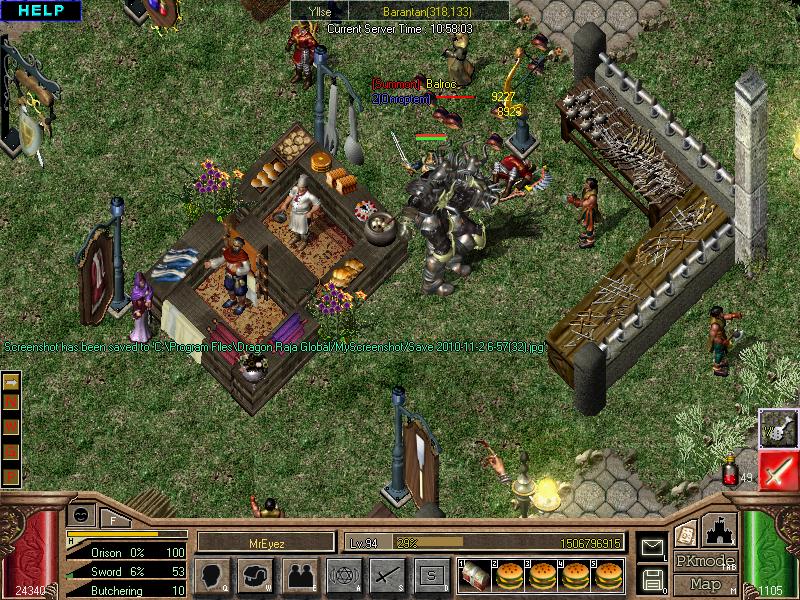Viewport: 800px width, 600px height.
Task: Open the head silhouette character panel
Action: [212, 574]
